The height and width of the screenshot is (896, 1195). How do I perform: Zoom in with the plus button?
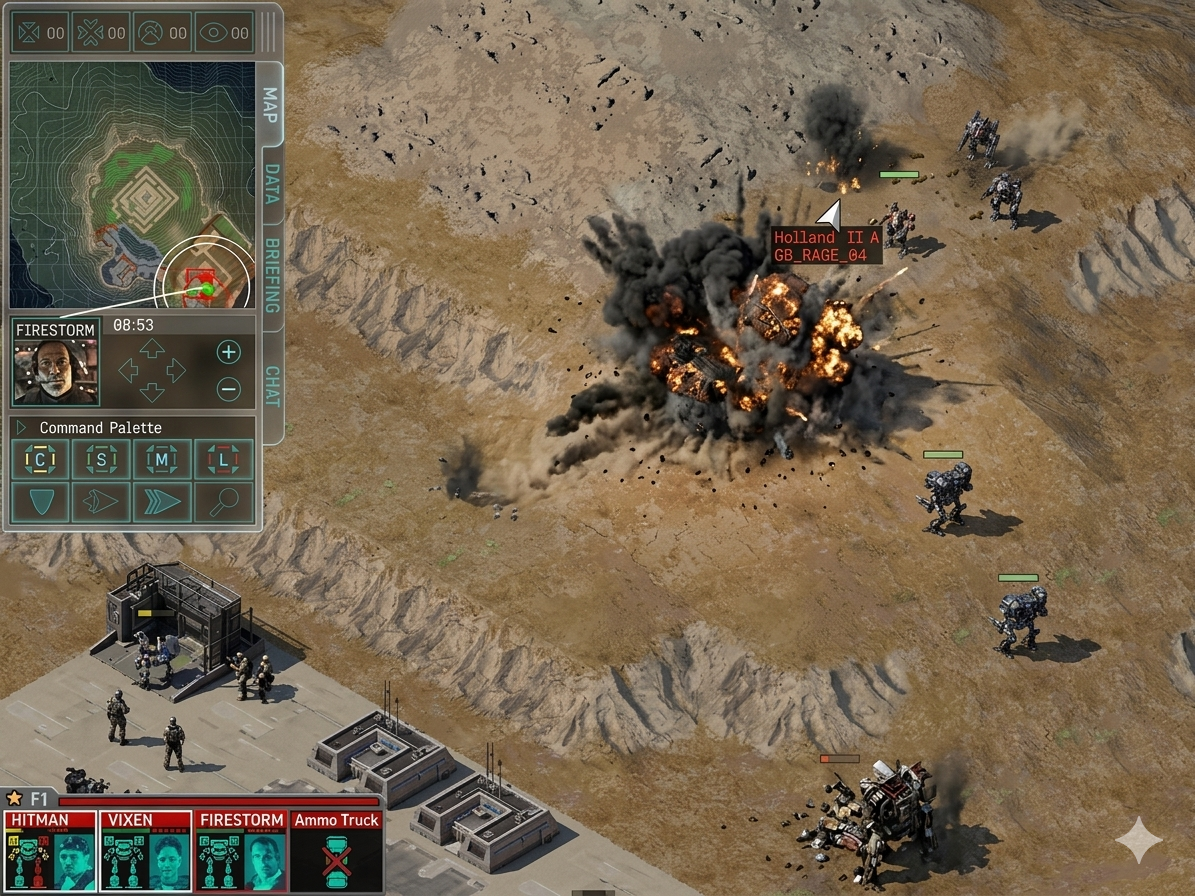(x=229, y=352)
